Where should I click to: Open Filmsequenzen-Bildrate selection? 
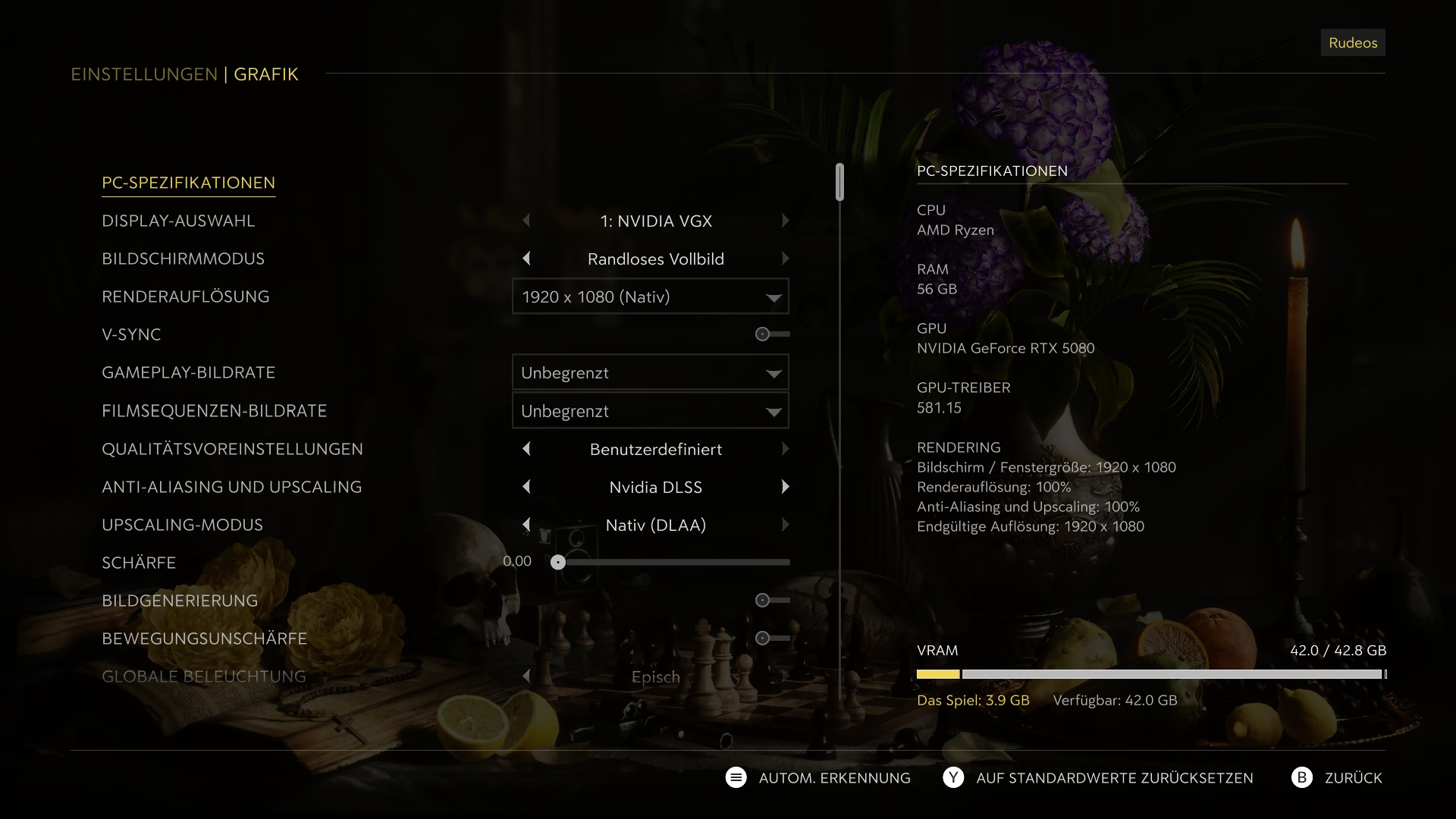click(650, 410)
